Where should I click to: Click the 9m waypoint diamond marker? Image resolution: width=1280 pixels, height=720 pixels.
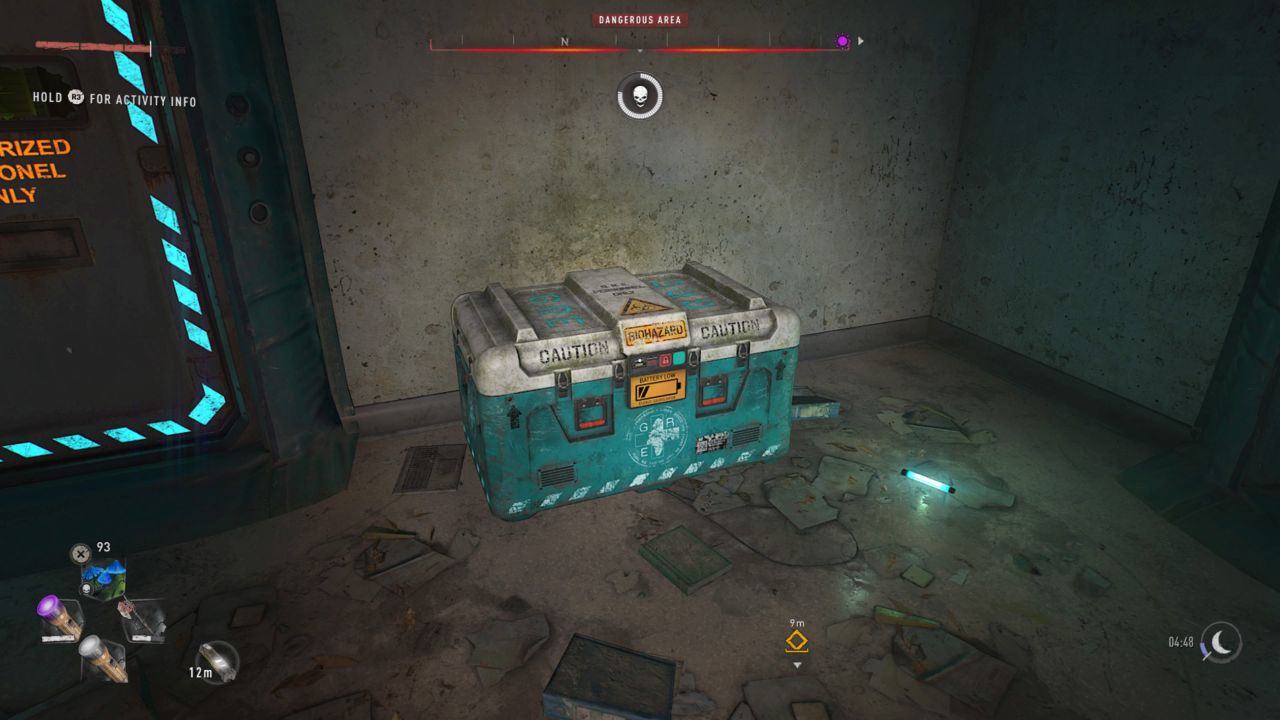pos(797,641)
